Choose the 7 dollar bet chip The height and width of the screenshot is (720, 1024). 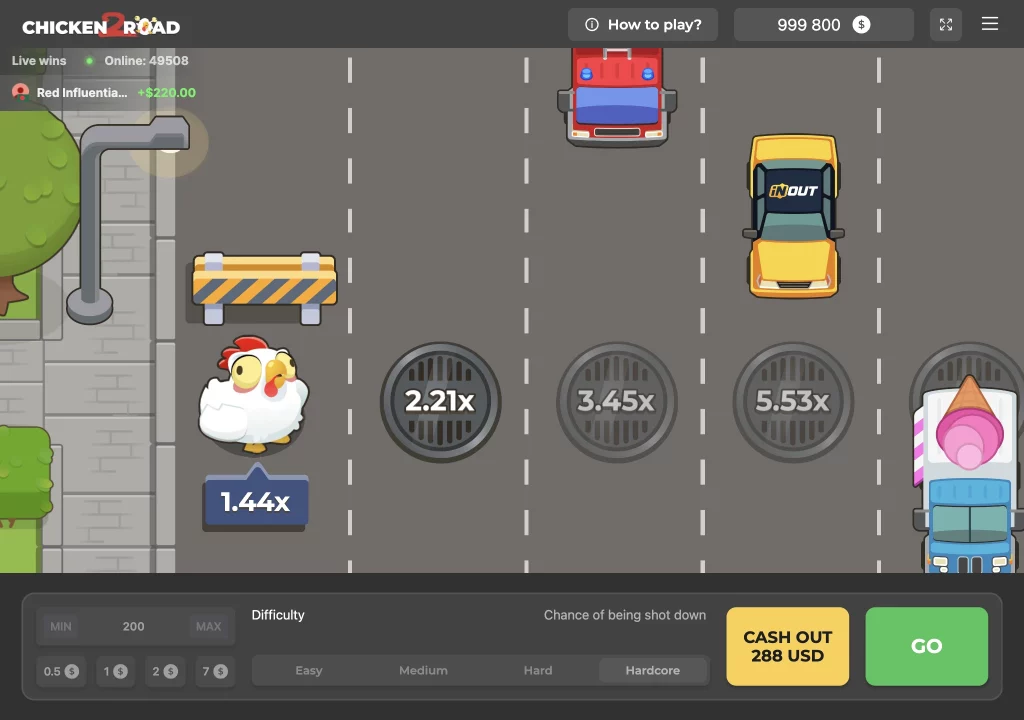pyautogui.click(x=215, y=671)
